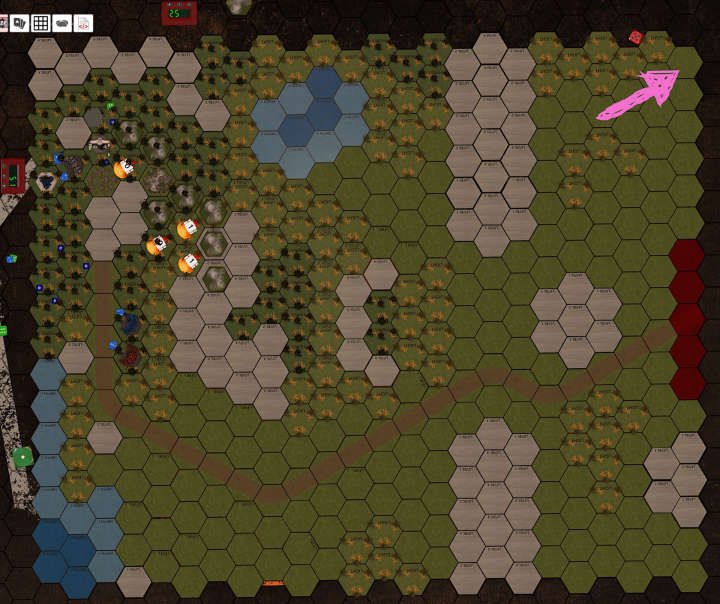720x604 pixels.
Task: Select the red mech unit by the dirt road
Action: pos(131,354)
